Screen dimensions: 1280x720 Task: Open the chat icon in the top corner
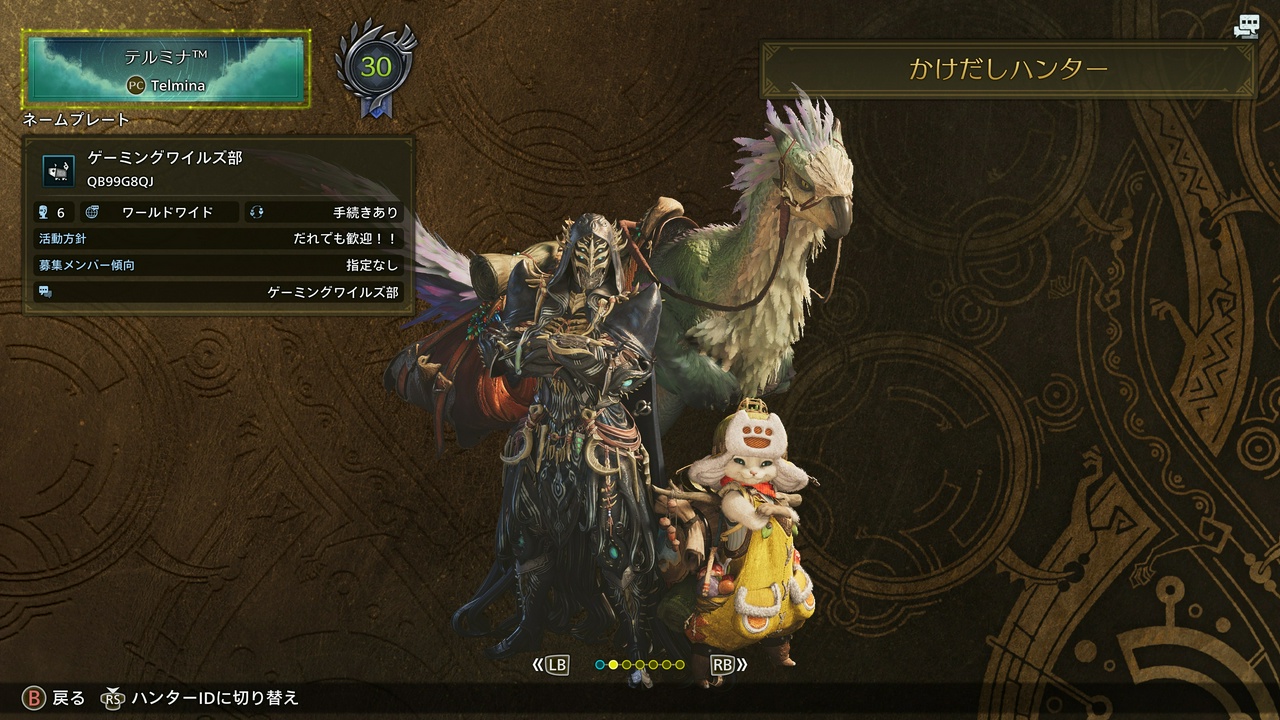[x=1246, y=27]
